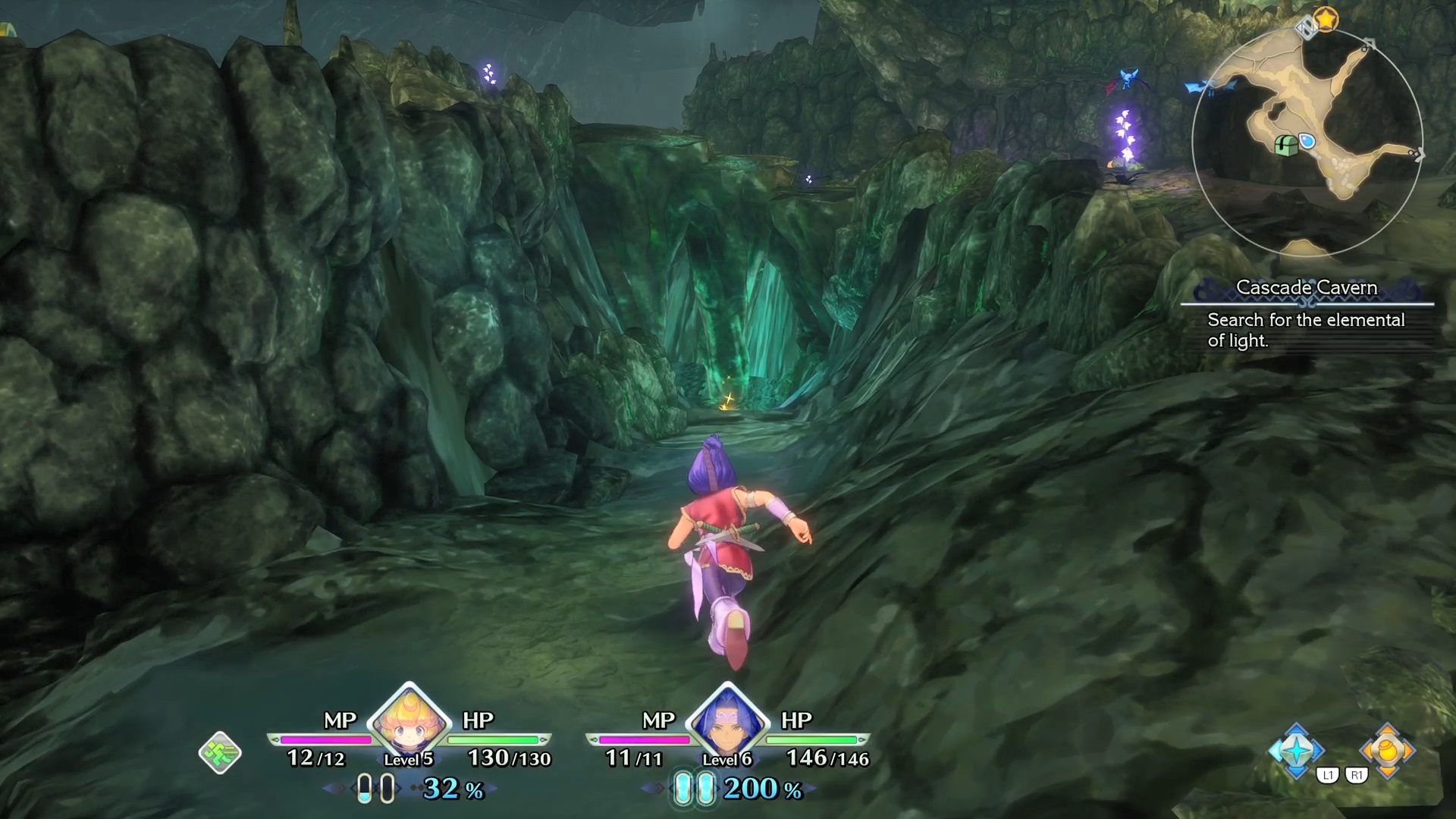The image size is (1456, 819).
Task: Click the green running figure icon
Action: [220, 752]
